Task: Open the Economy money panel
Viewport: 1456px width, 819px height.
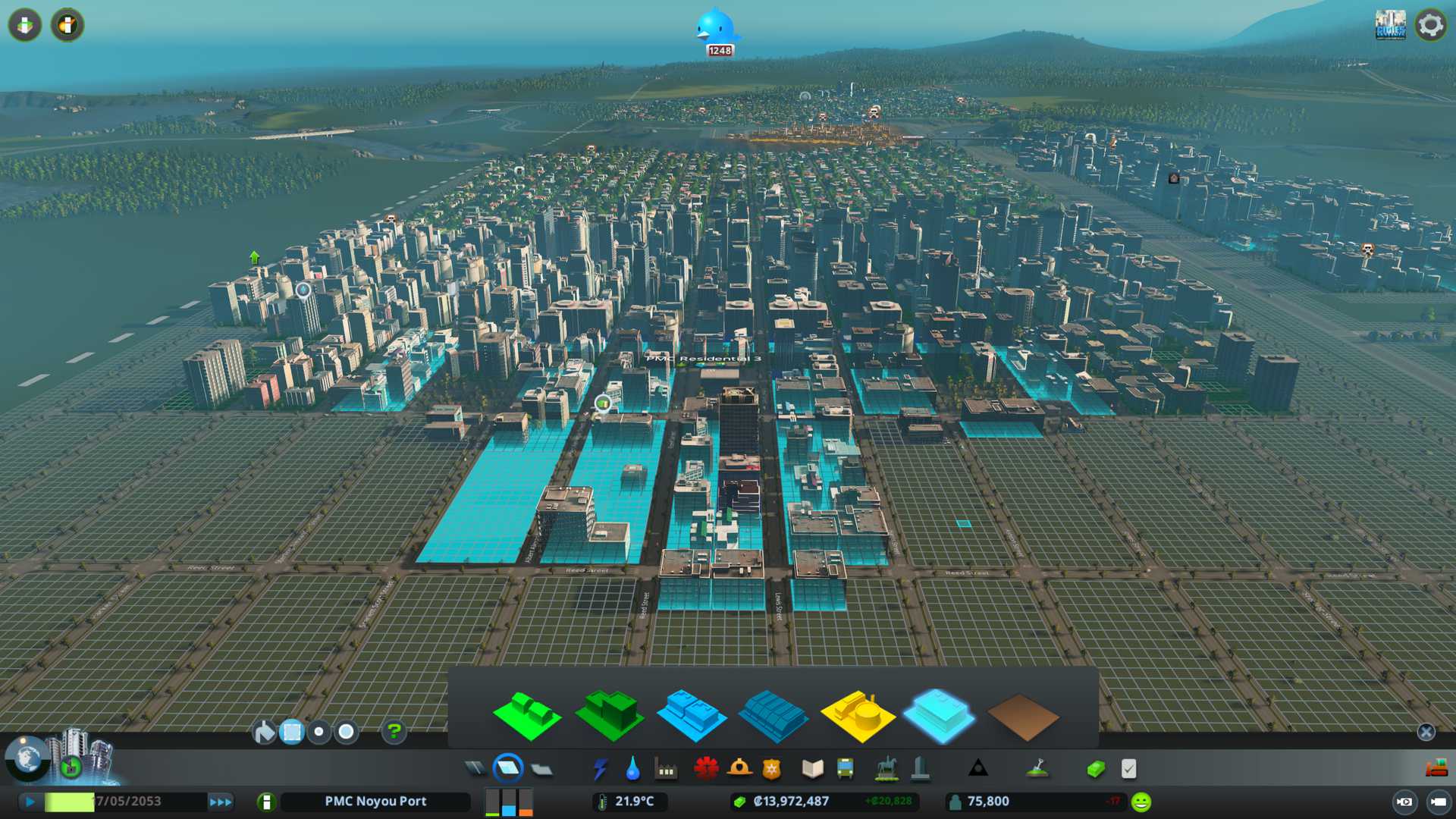Action: tap(1096, 769)
